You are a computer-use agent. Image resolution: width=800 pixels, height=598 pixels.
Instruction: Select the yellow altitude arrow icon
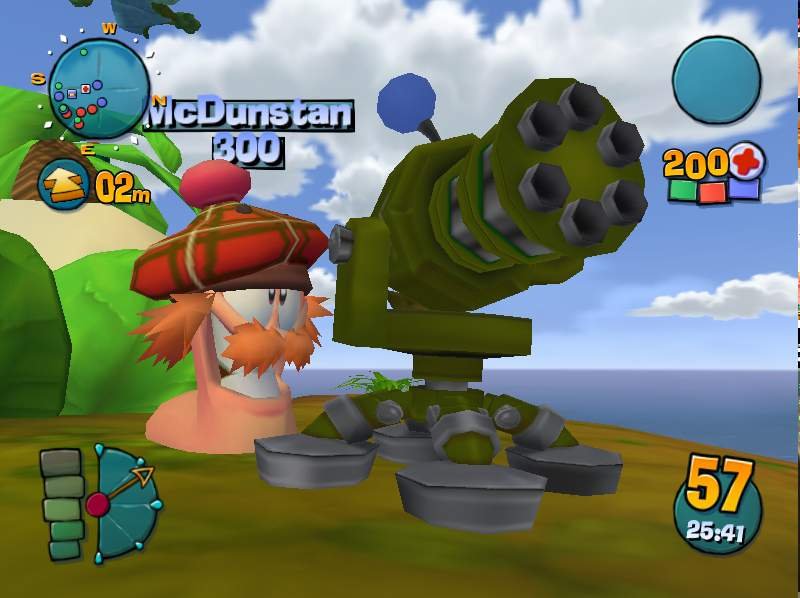tap(64, 183)
